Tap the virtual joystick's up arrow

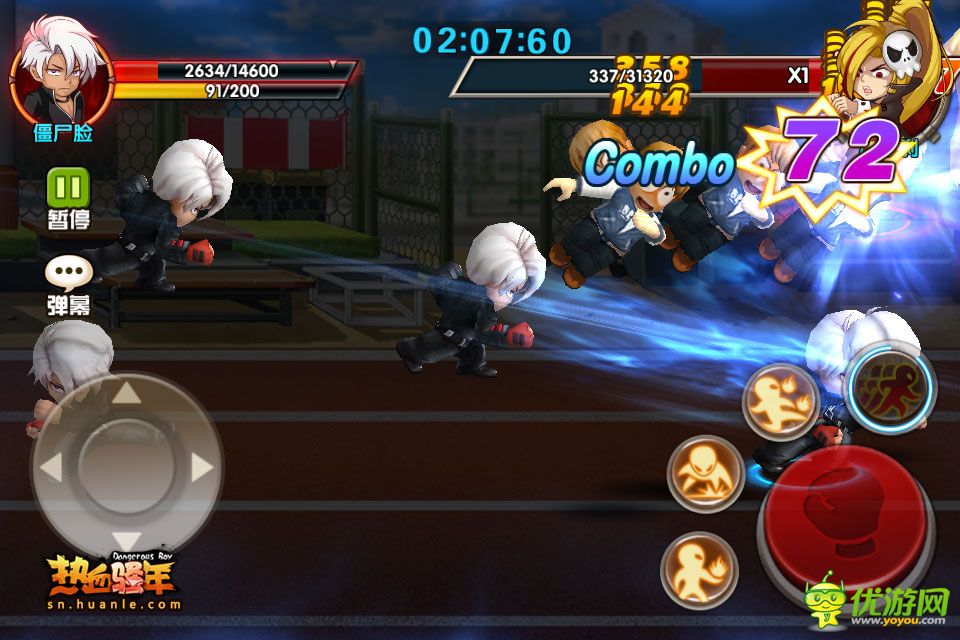pos(126,393)
